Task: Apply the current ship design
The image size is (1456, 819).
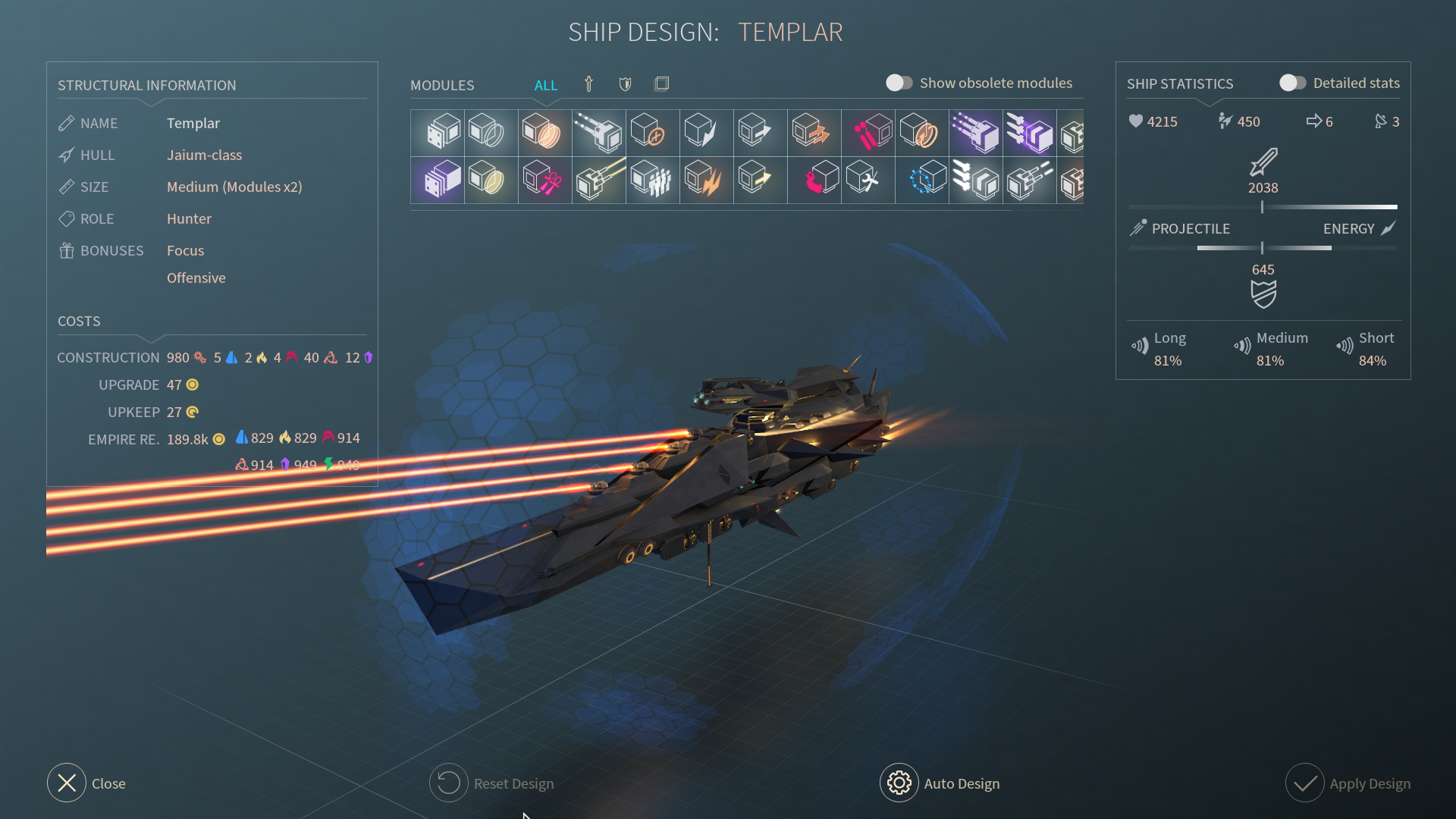Action: tap(1305, 783)
